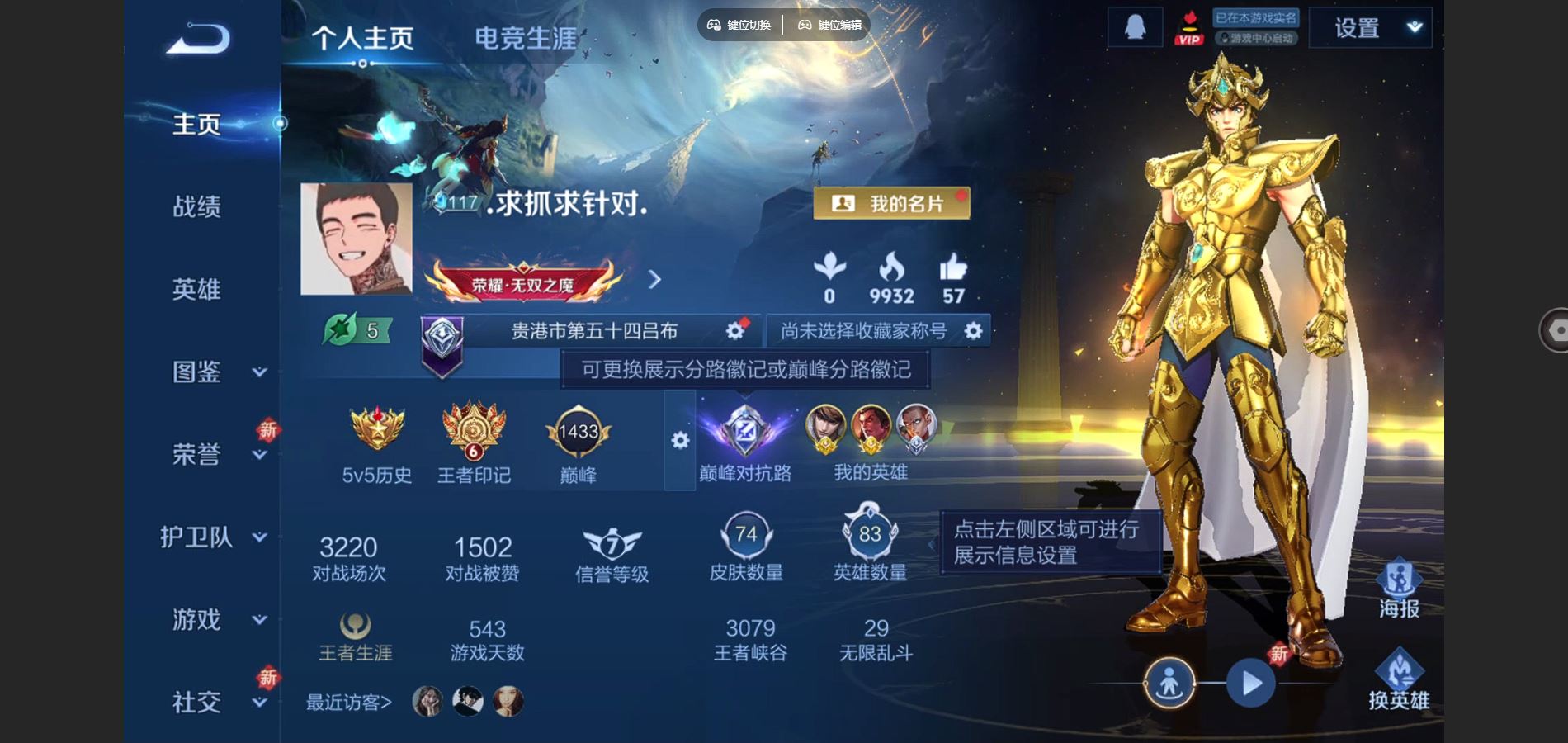
Task: Open the gear next to 贵港市第五十四吕布 title
Action: [x=735, y=329]
